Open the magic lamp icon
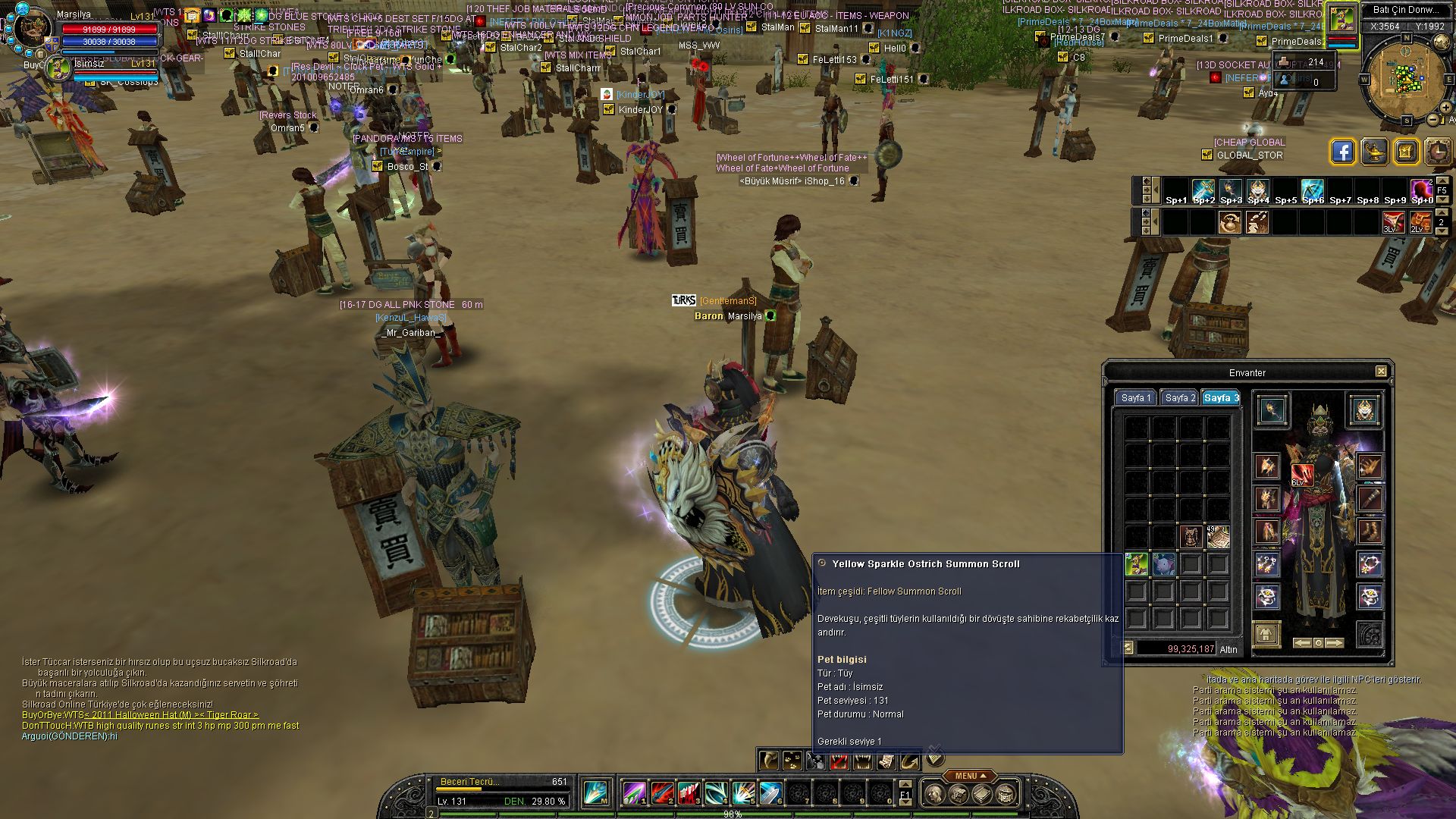The image size is (1456, 819). [1374, 152]
